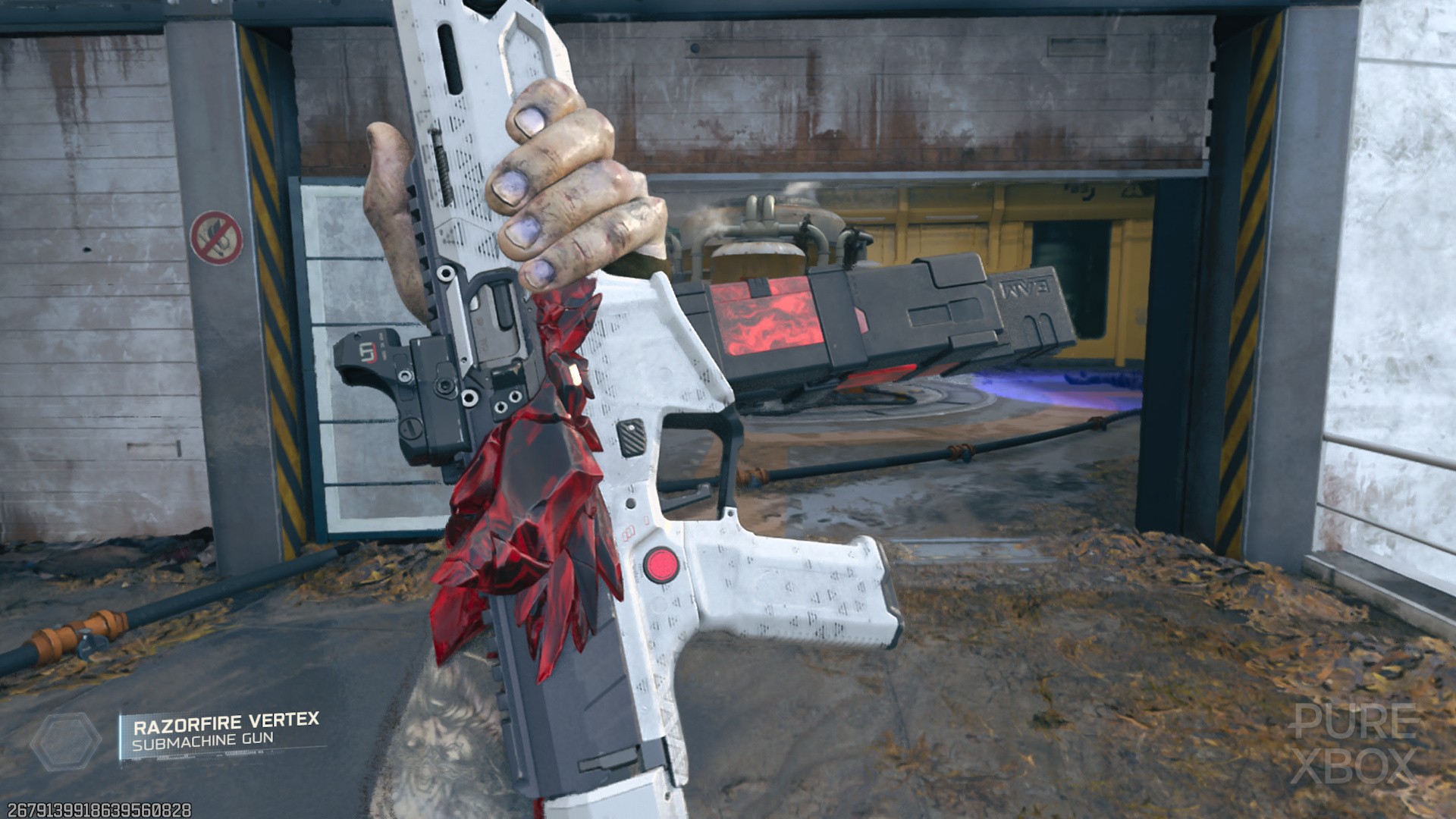Screen dimensions: 1456x819
Task: Click the hexagon emblem beside the weapon name
Action: [66, 742]
